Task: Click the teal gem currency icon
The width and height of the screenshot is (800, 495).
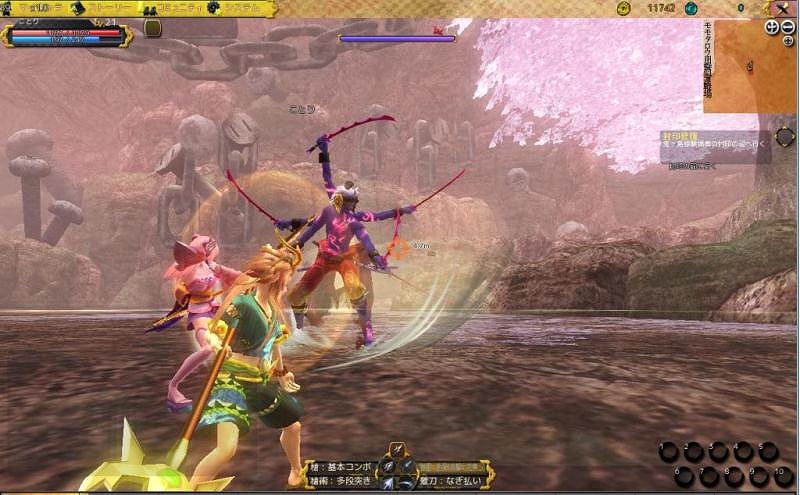Action: [691, 8]
